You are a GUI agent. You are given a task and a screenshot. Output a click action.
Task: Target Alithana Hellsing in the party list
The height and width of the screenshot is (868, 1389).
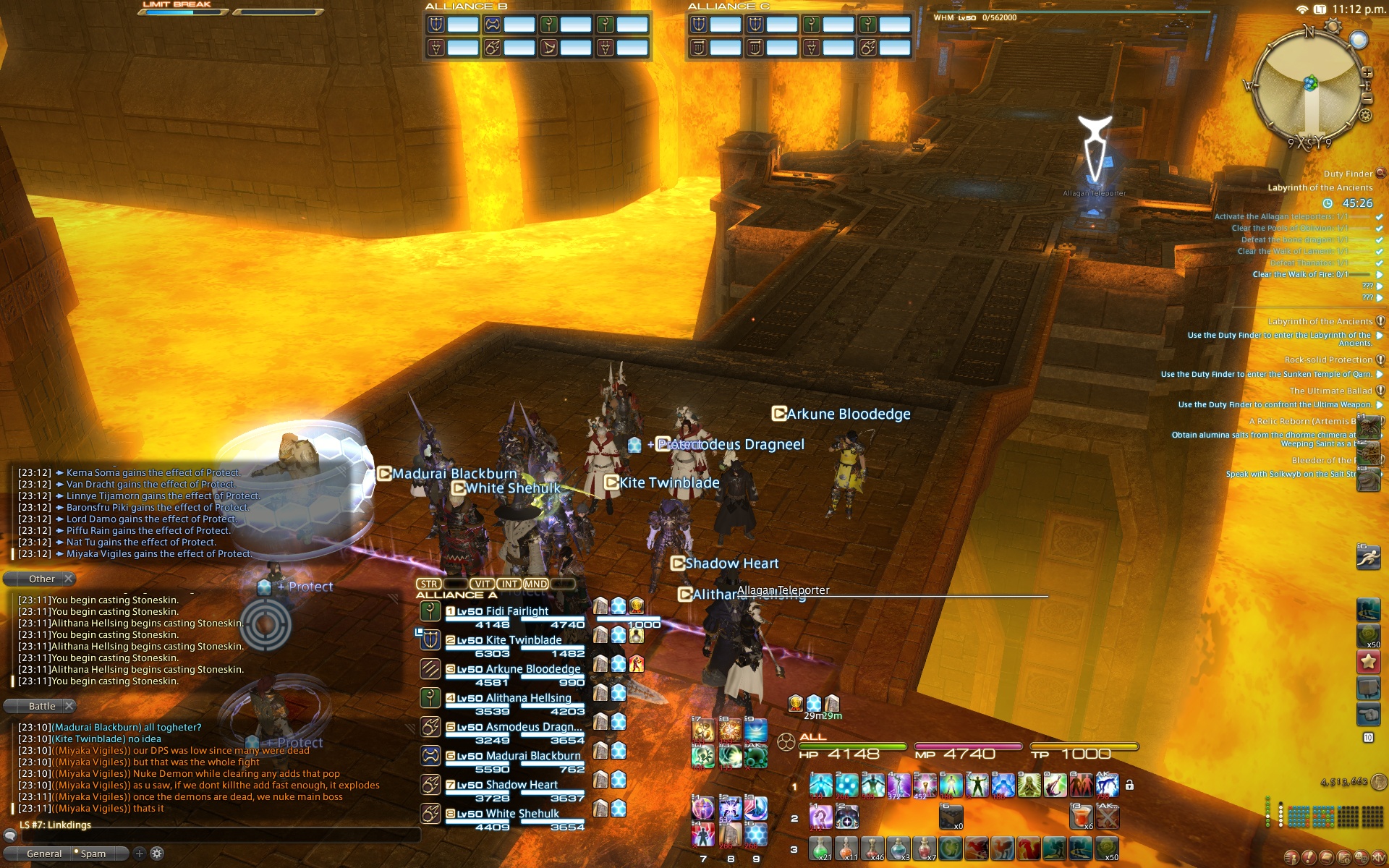click(x=528, y=698)
